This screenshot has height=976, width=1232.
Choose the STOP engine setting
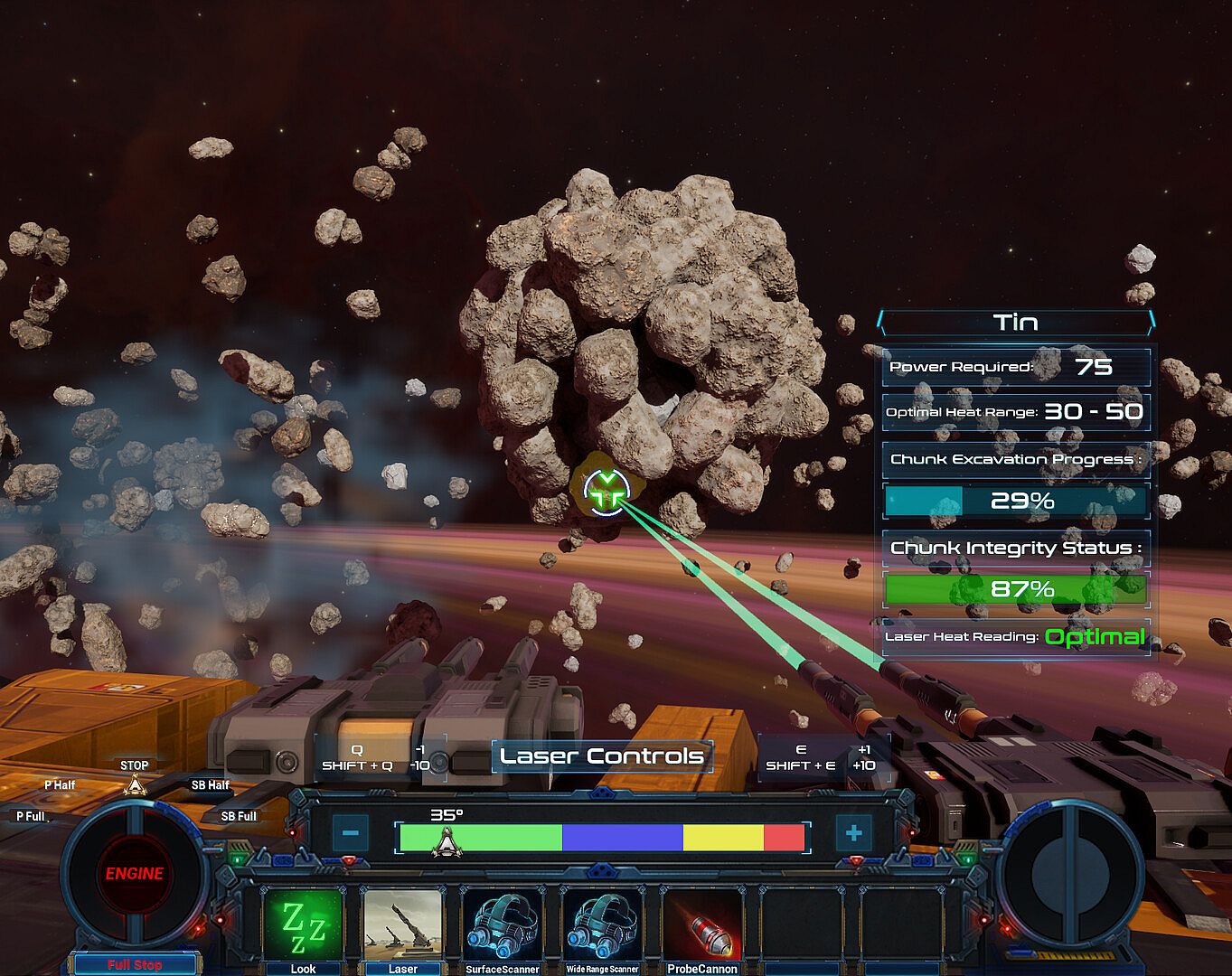coord(134,765)
